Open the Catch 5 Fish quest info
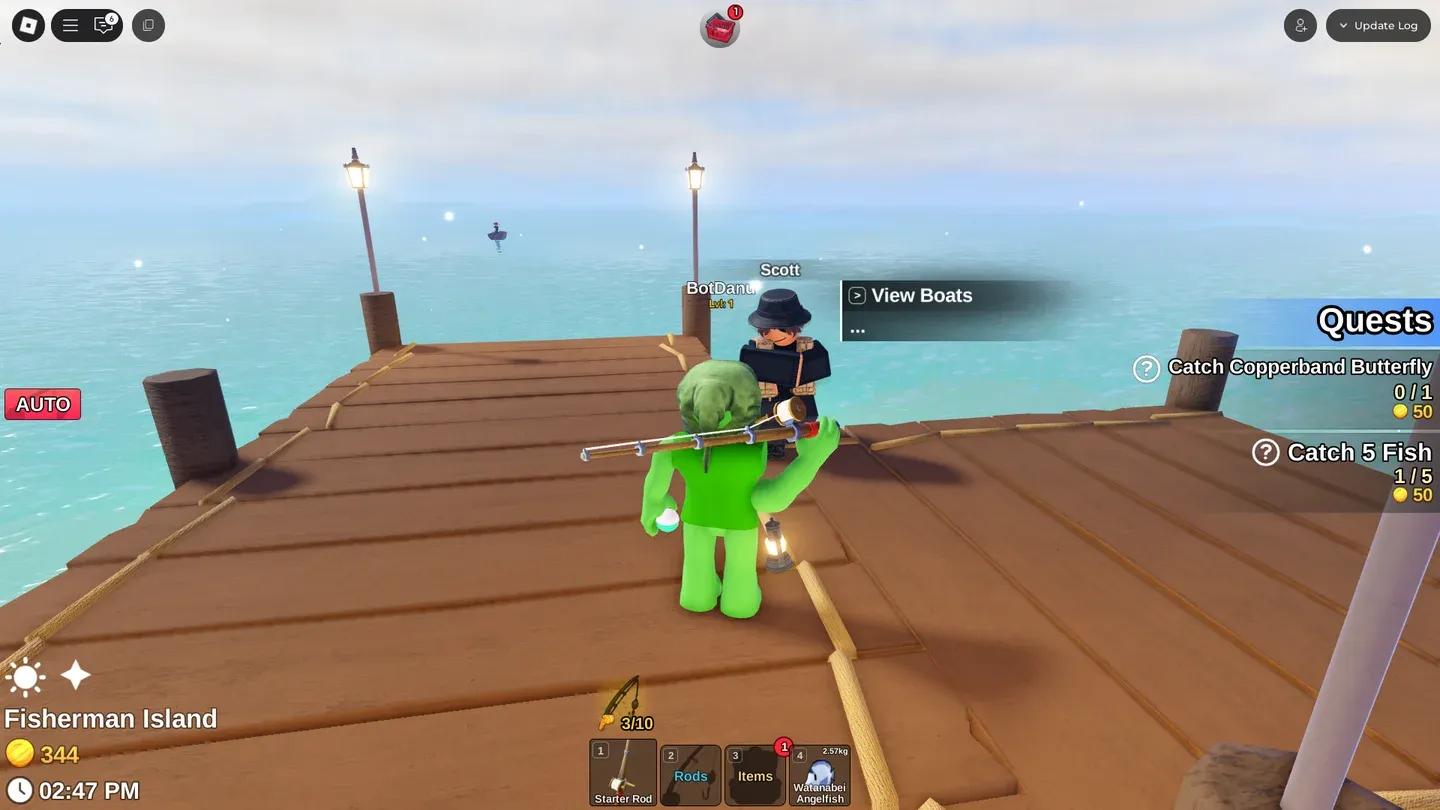This screenshot has width=1440, height=810. click(x=1265, y=453)
